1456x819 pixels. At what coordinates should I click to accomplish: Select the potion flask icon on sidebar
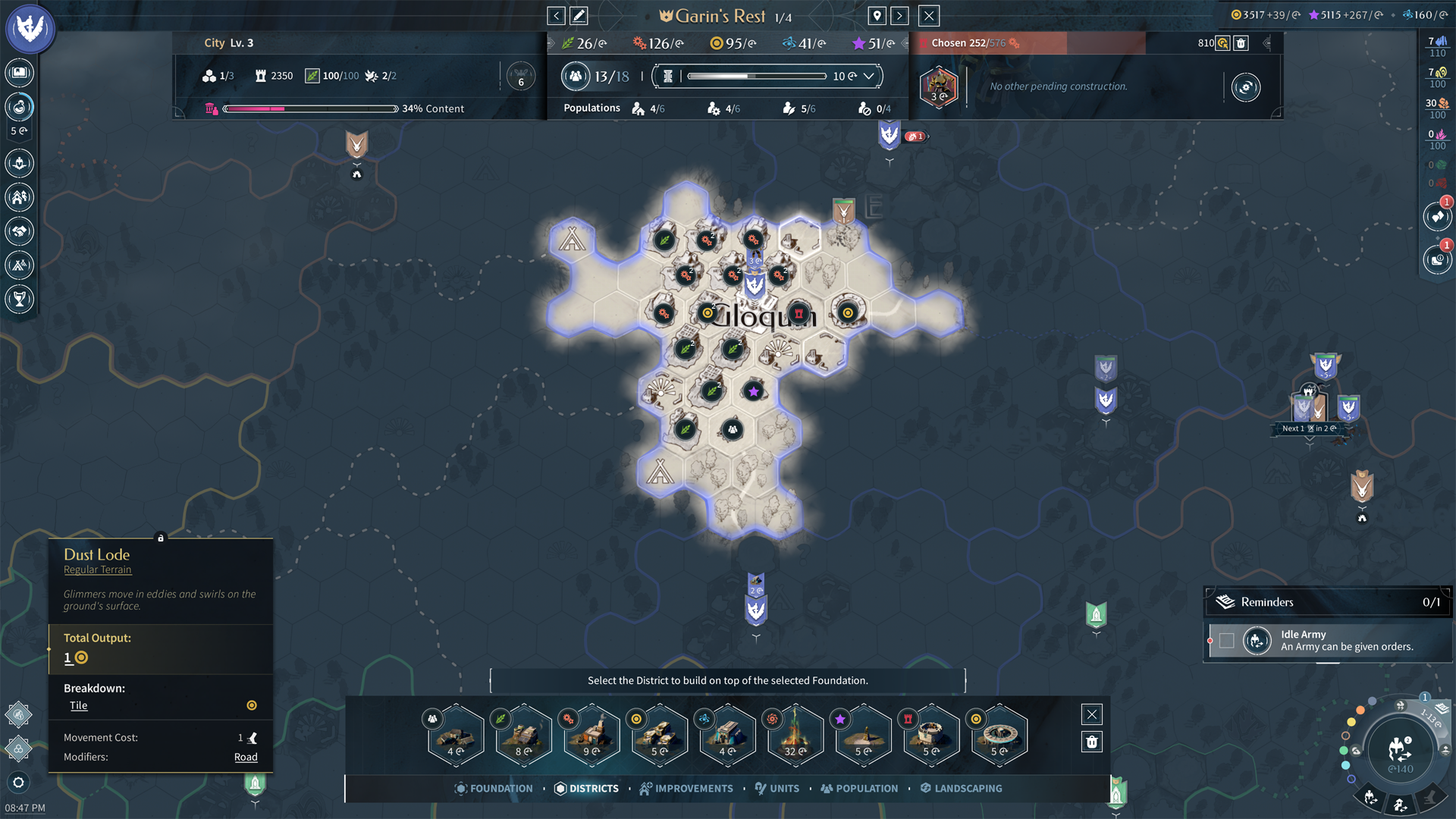(x=20, y=106)
